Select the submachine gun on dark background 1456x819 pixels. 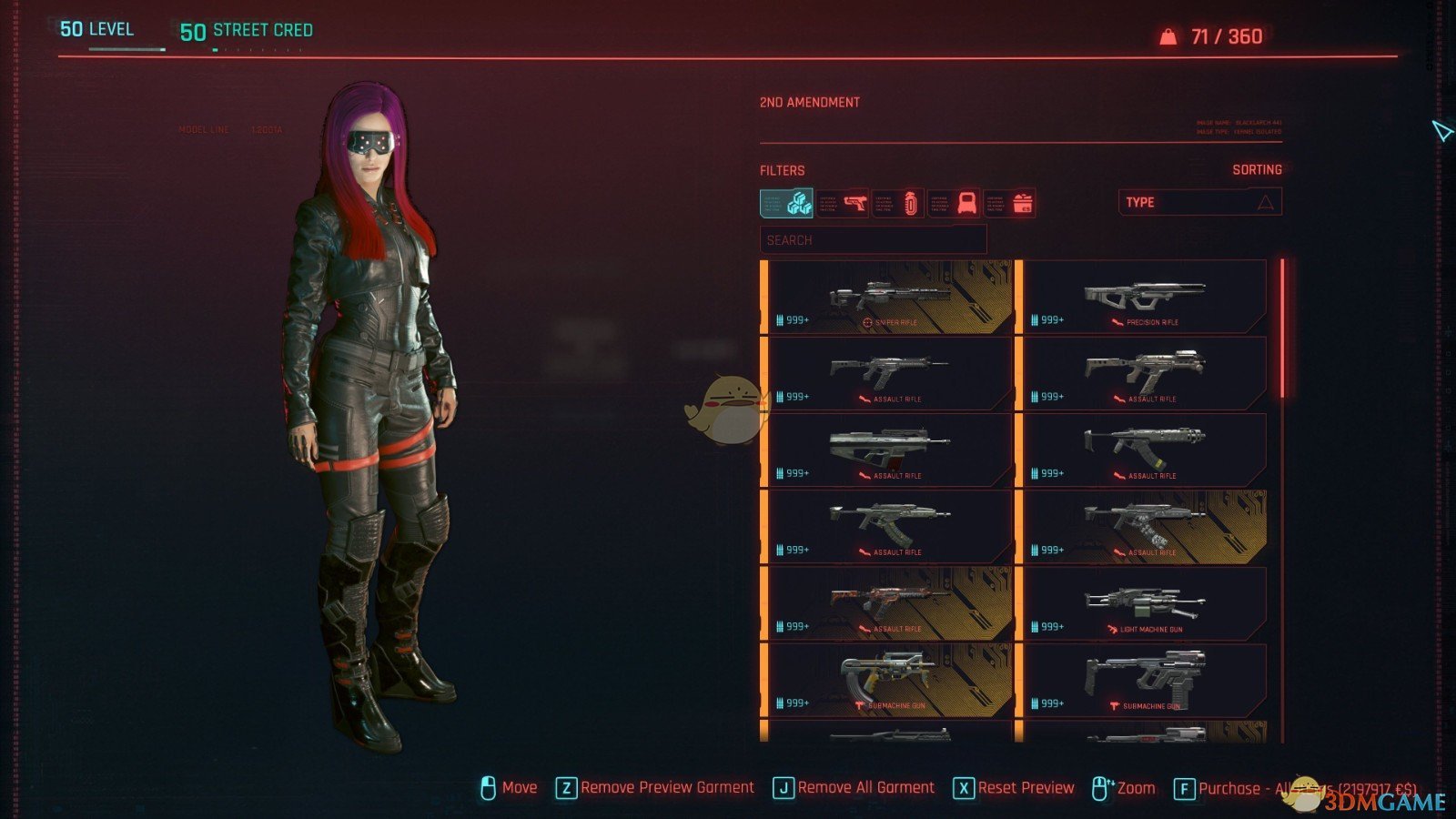click(1144, 681)
